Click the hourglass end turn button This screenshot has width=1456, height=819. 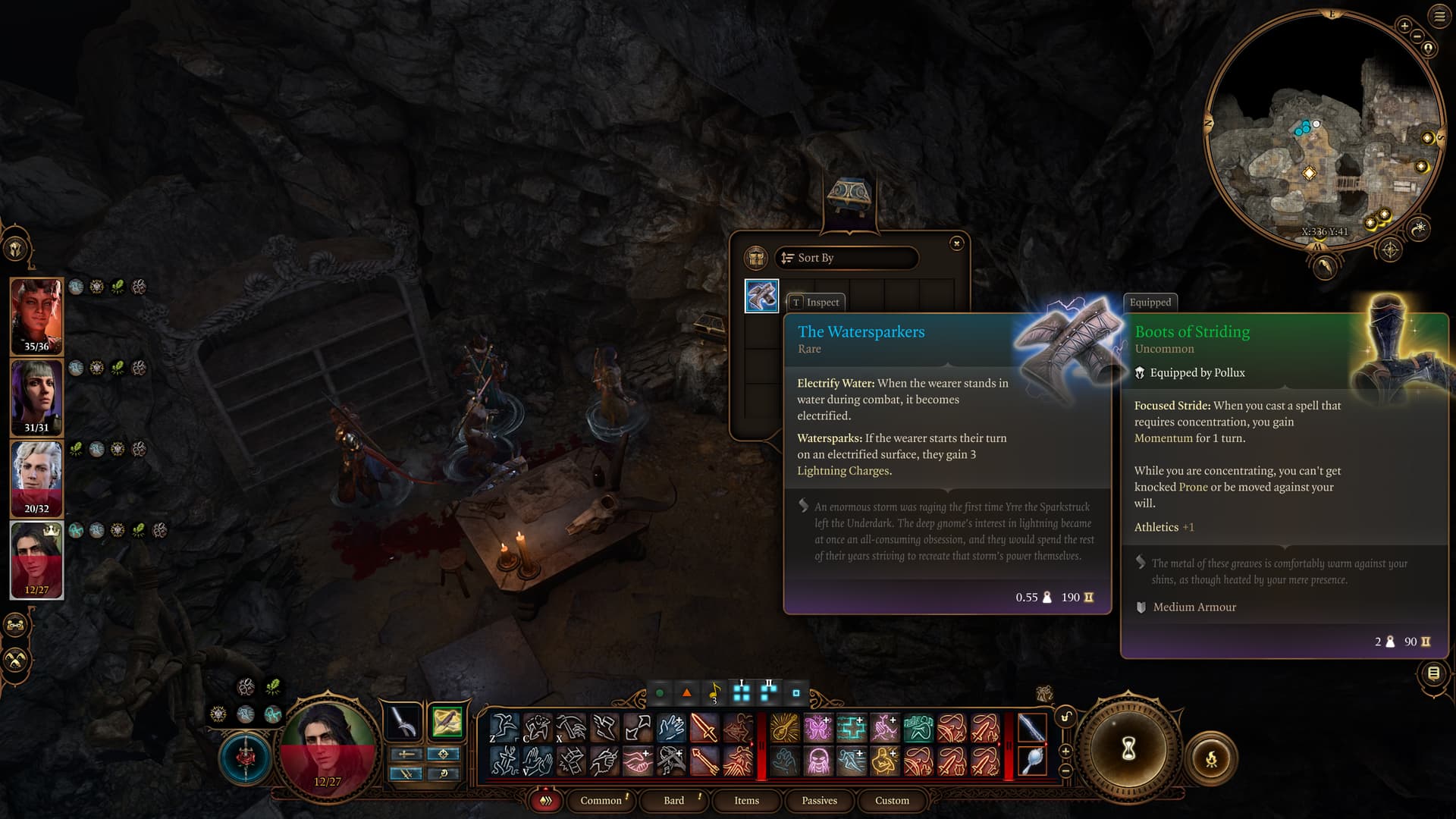[1128, 749]
